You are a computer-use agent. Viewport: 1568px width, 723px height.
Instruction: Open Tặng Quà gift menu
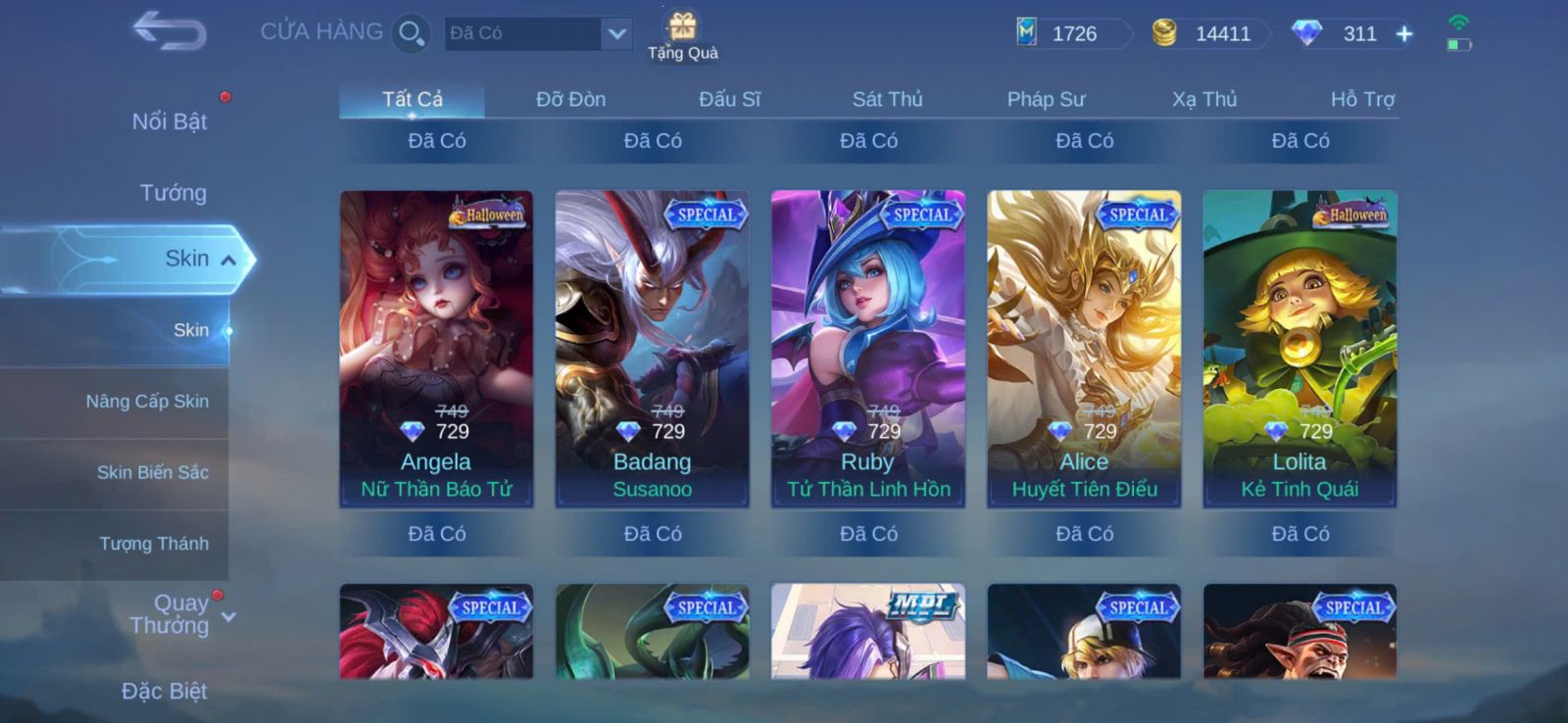coord(683,36)
